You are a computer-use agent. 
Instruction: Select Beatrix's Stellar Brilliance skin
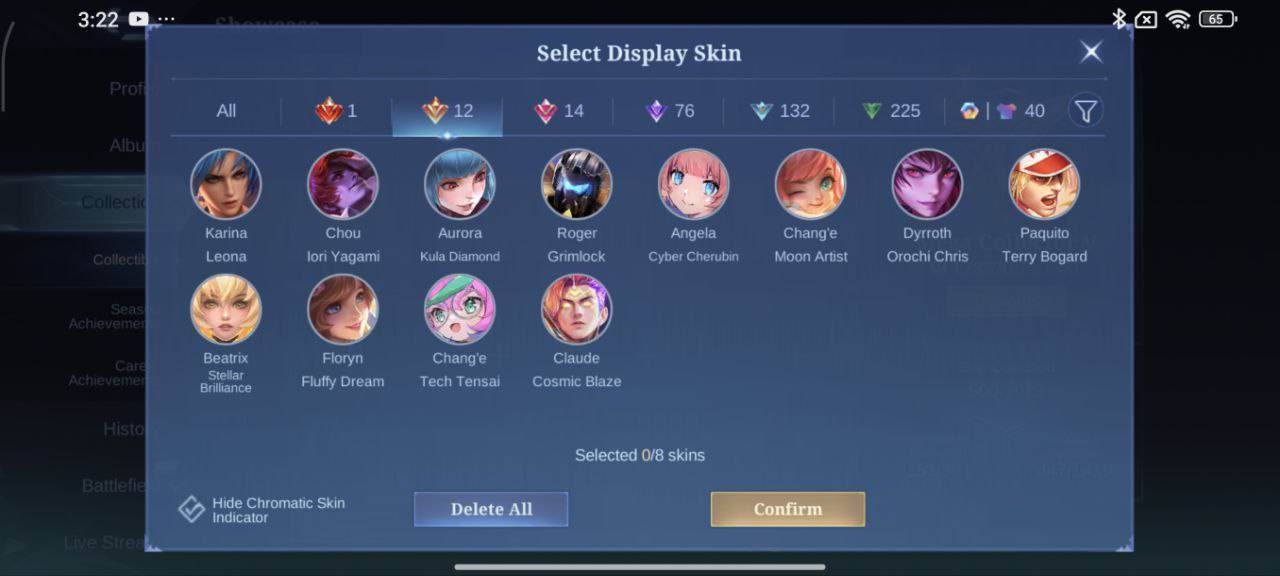coord(226,309)
